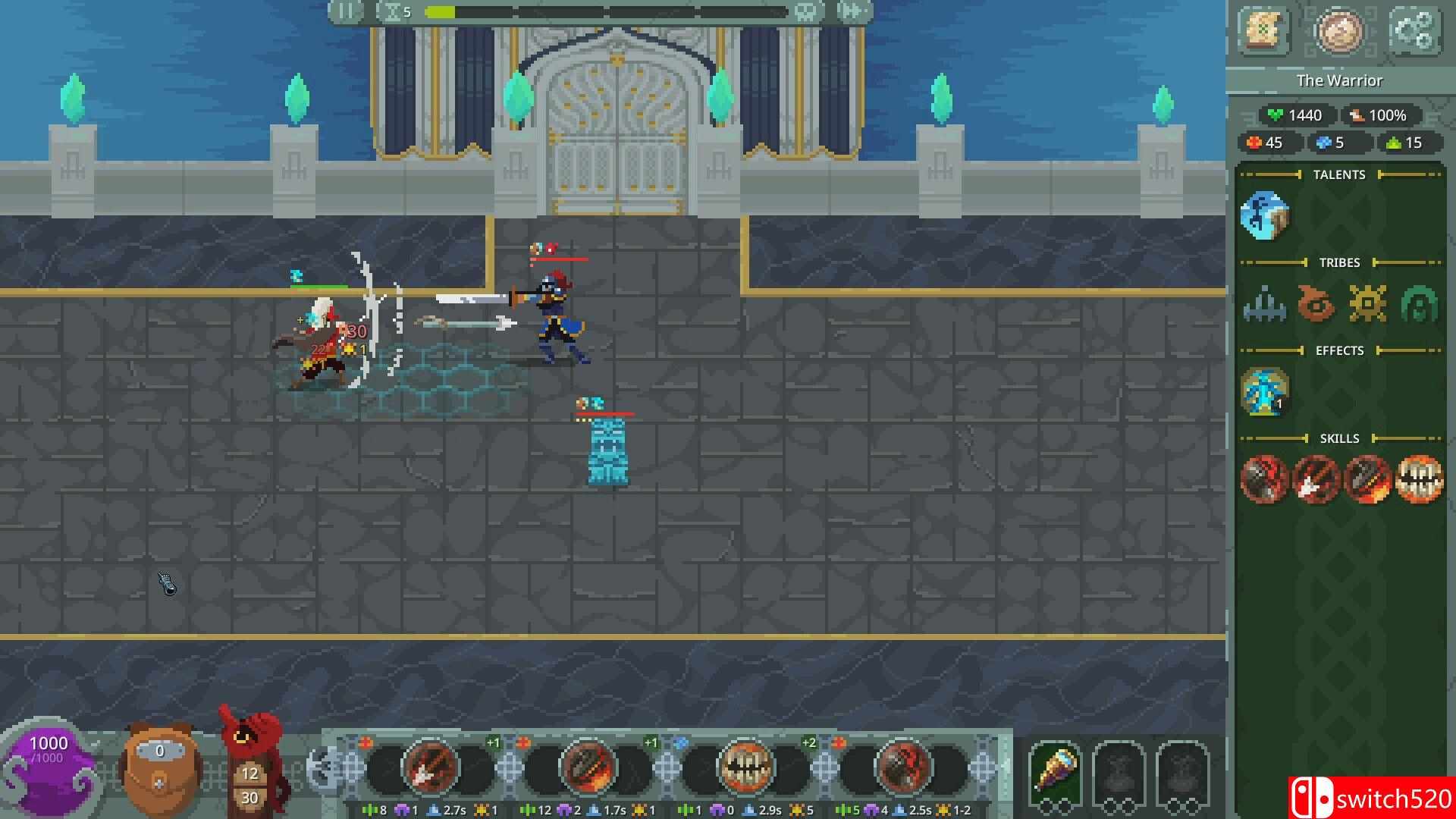The height and width of the screenshot is (819, 1456).
Task: Select the fanged bite skill in bottom bar
Action: click(x=745, y=767)
